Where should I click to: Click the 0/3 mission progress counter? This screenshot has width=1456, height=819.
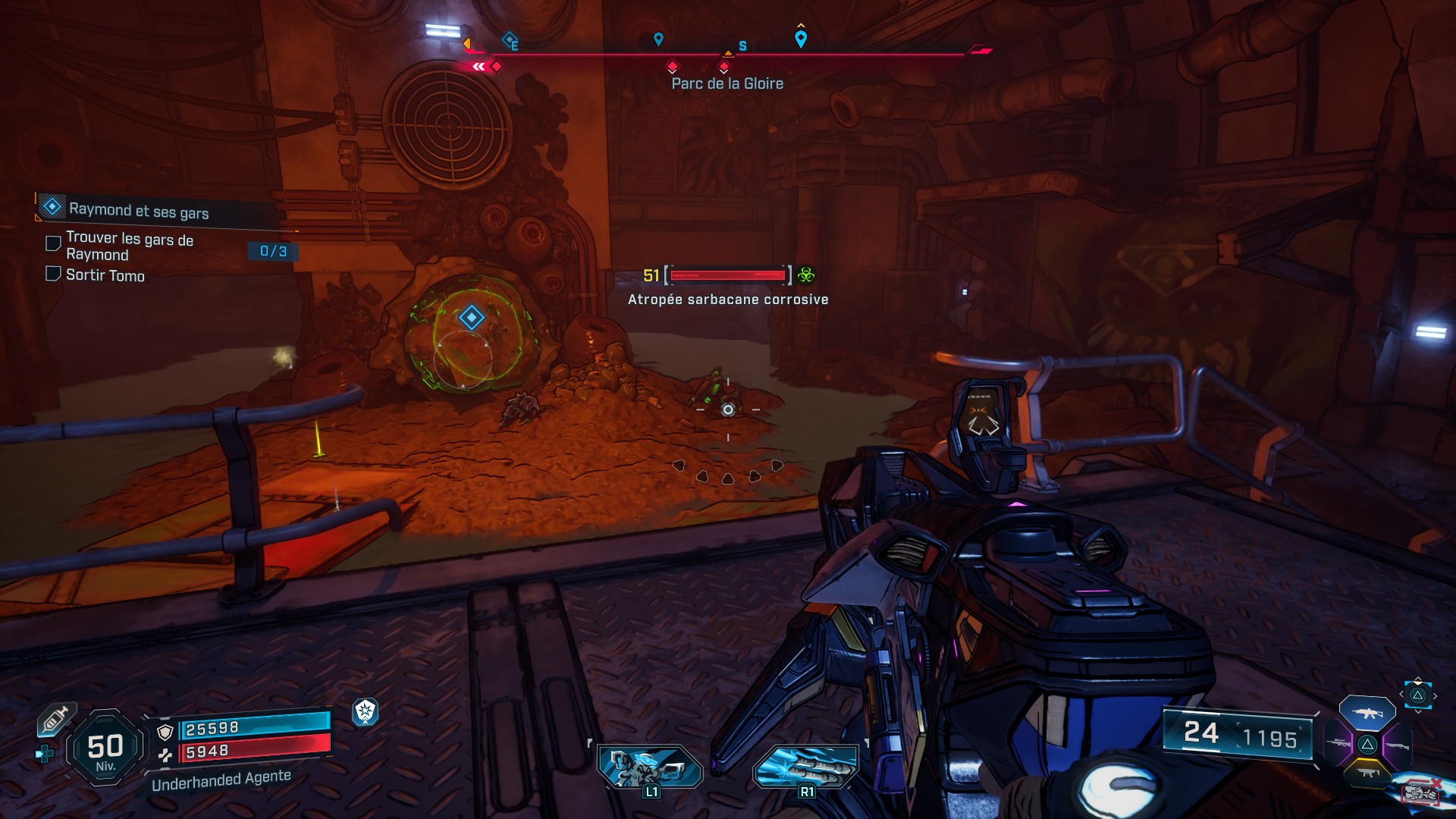coord(272,252)
